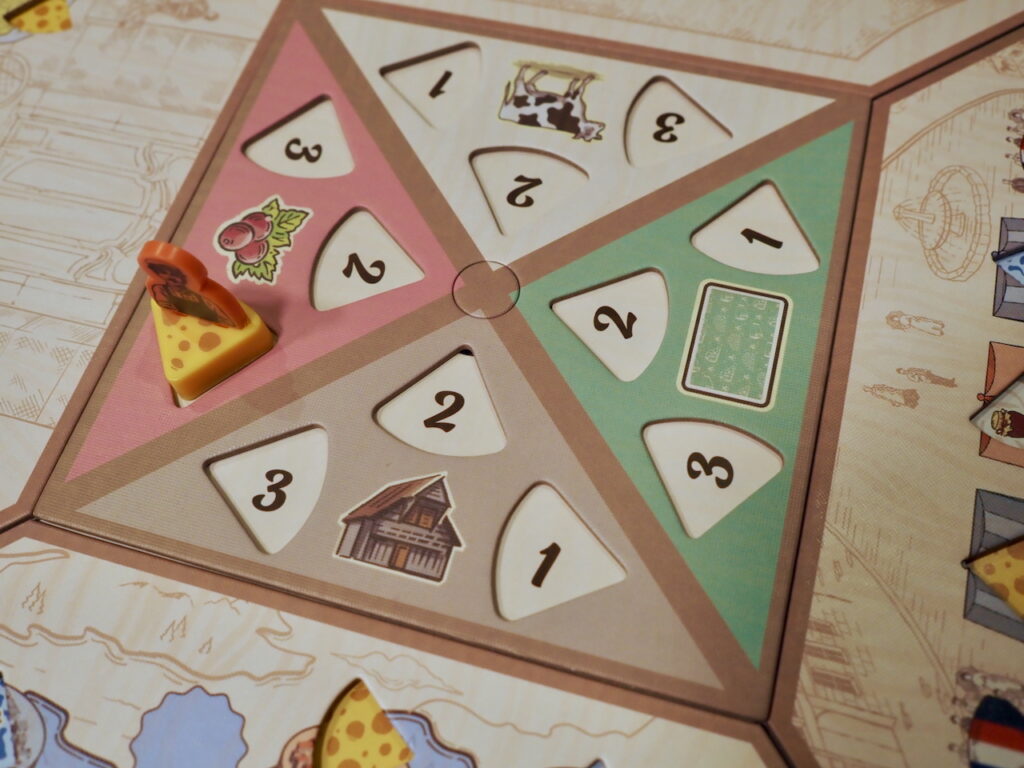
Task: Choose slot 3 in the tan house section
Action: (272, 486)
